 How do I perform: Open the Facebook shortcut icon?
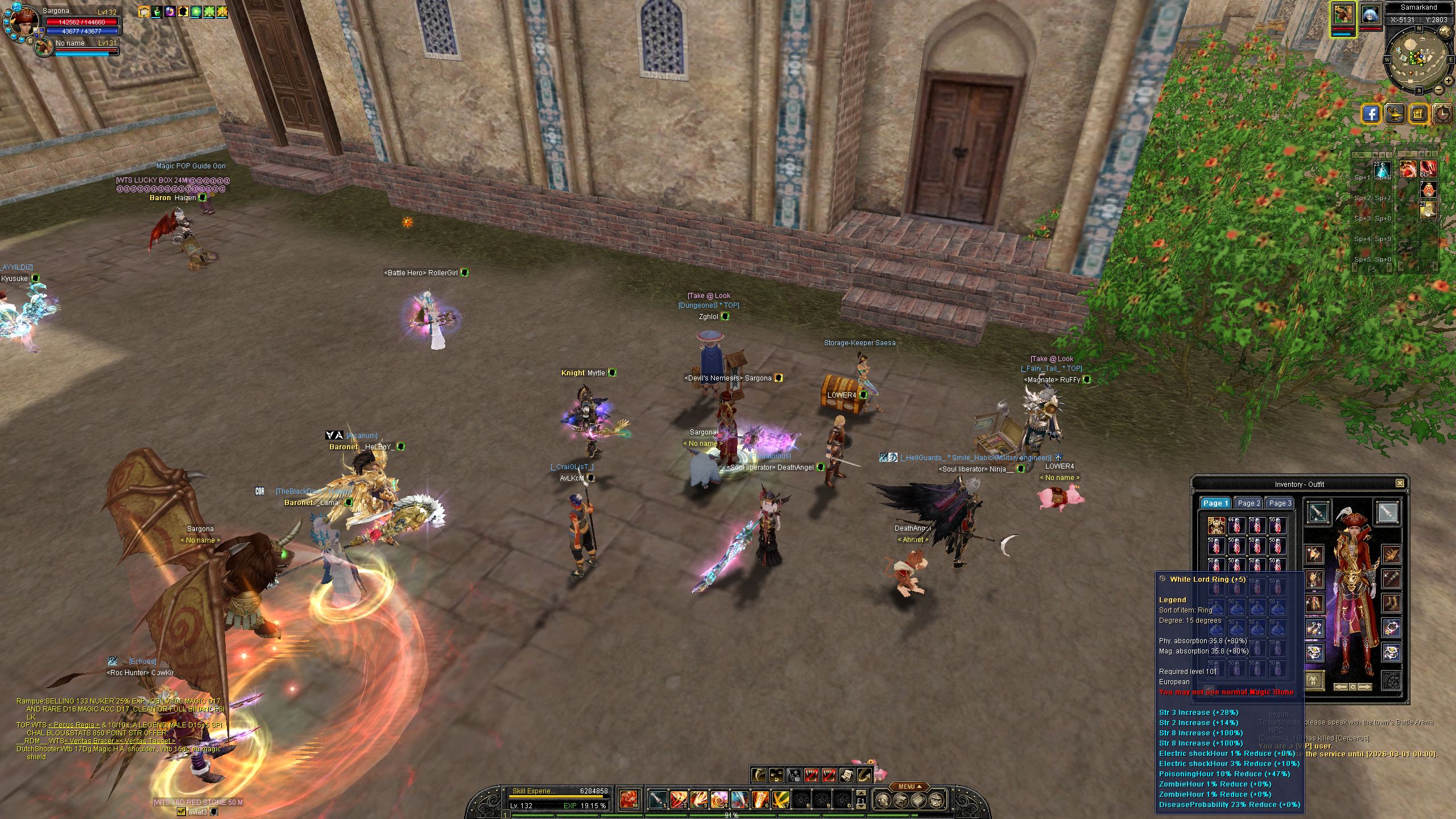1371,114
